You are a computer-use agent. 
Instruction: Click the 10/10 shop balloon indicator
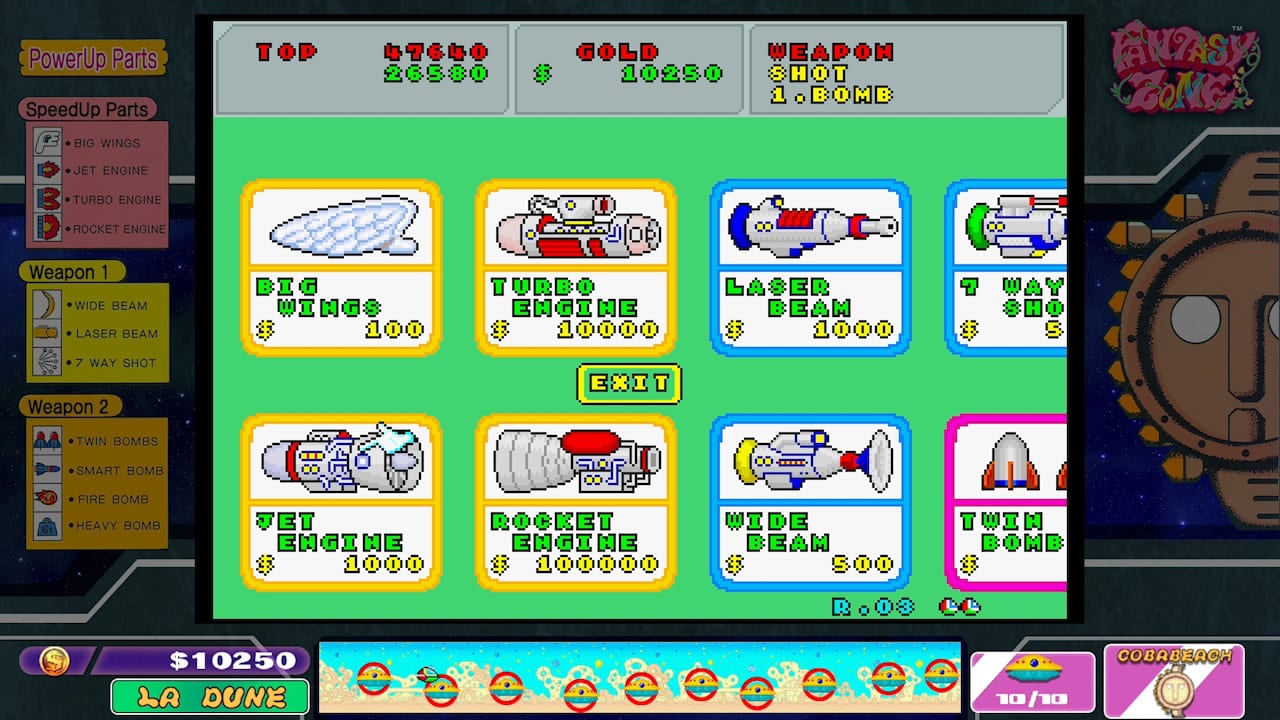point(1034,681)
